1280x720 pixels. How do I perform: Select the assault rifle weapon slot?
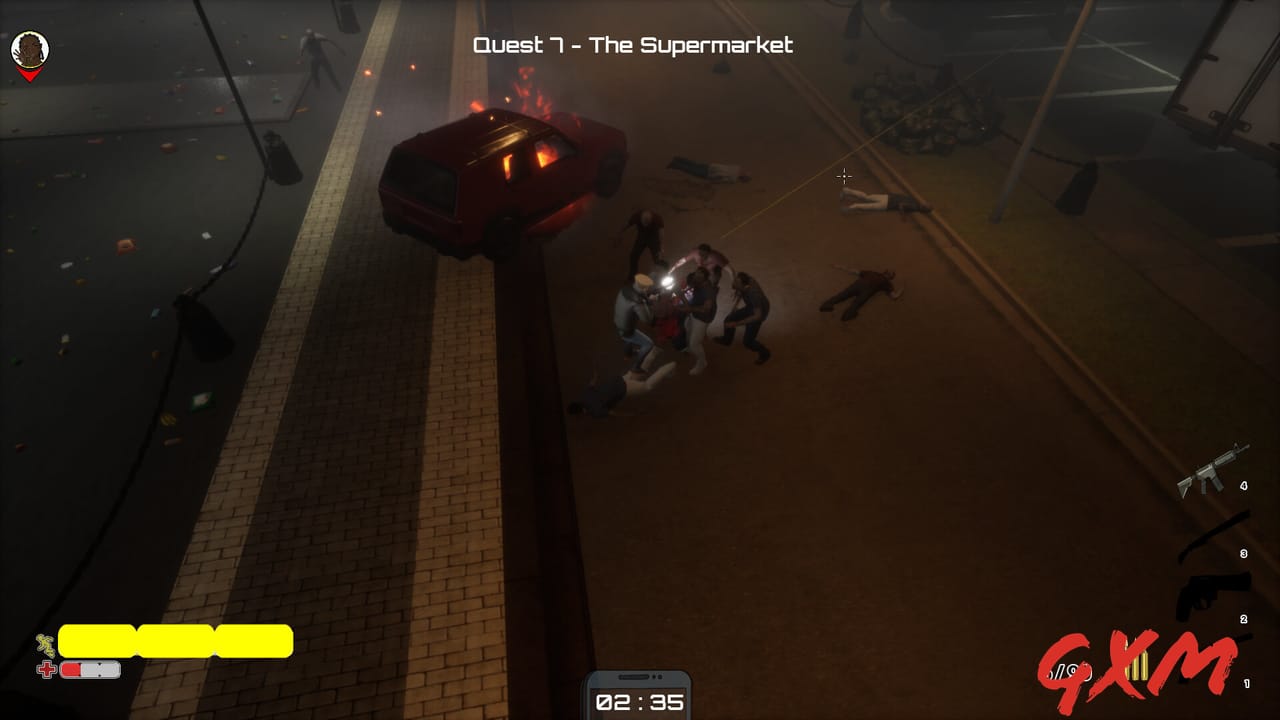click(x=1212, y=470)
